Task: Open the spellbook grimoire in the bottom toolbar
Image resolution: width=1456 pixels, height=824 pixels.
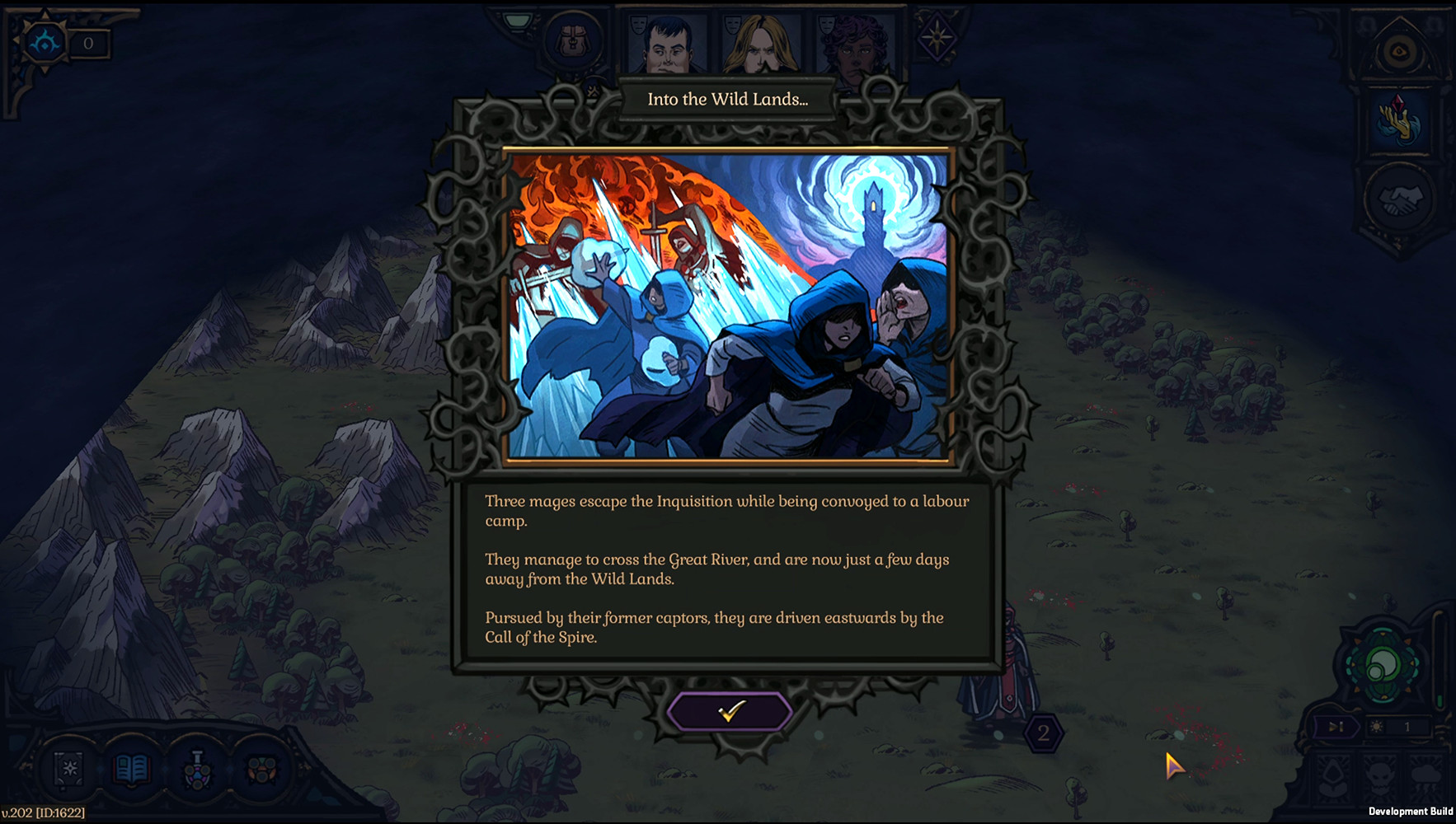Action: coord(70,767)
